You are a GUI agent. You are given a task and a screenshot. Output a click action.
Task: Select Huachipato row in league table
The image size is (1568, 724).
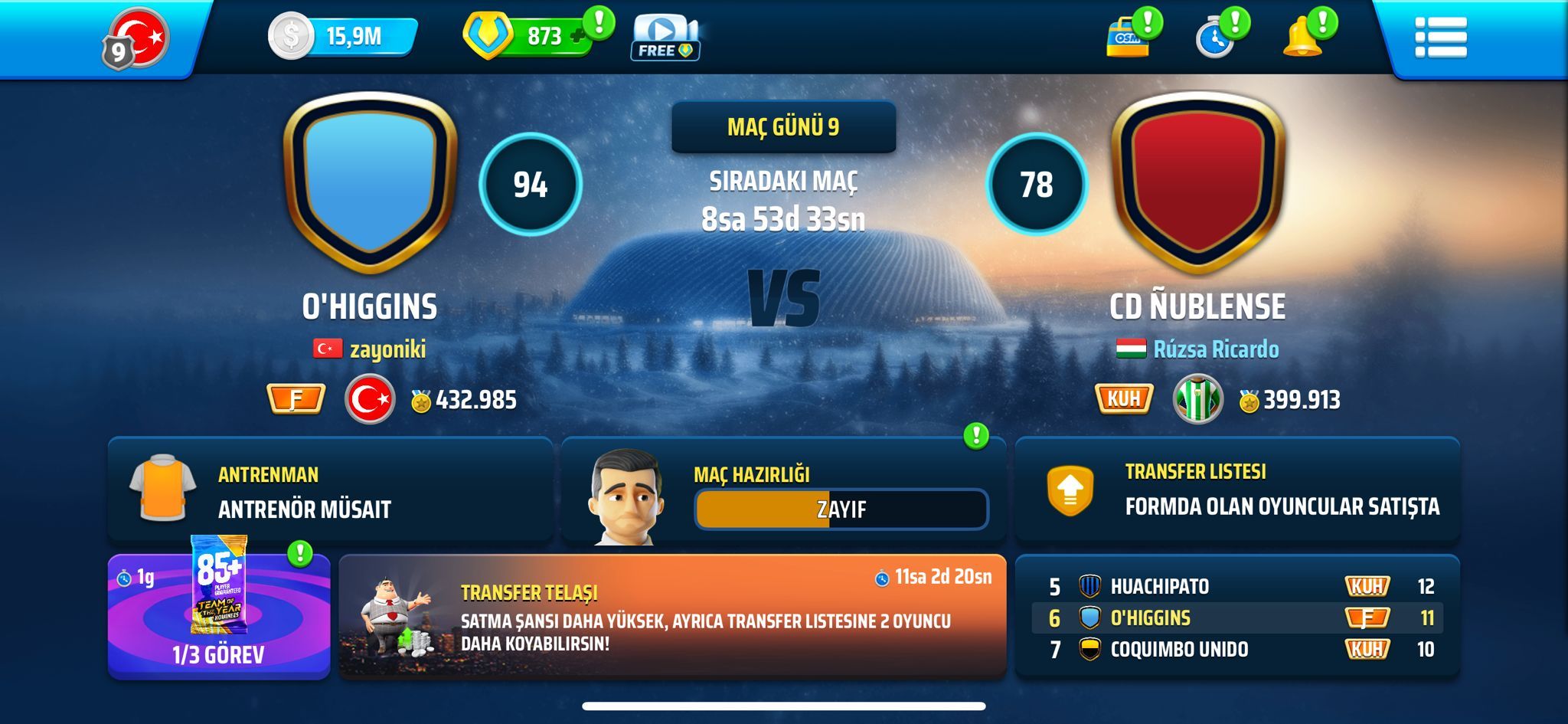tap(1236, 586)
